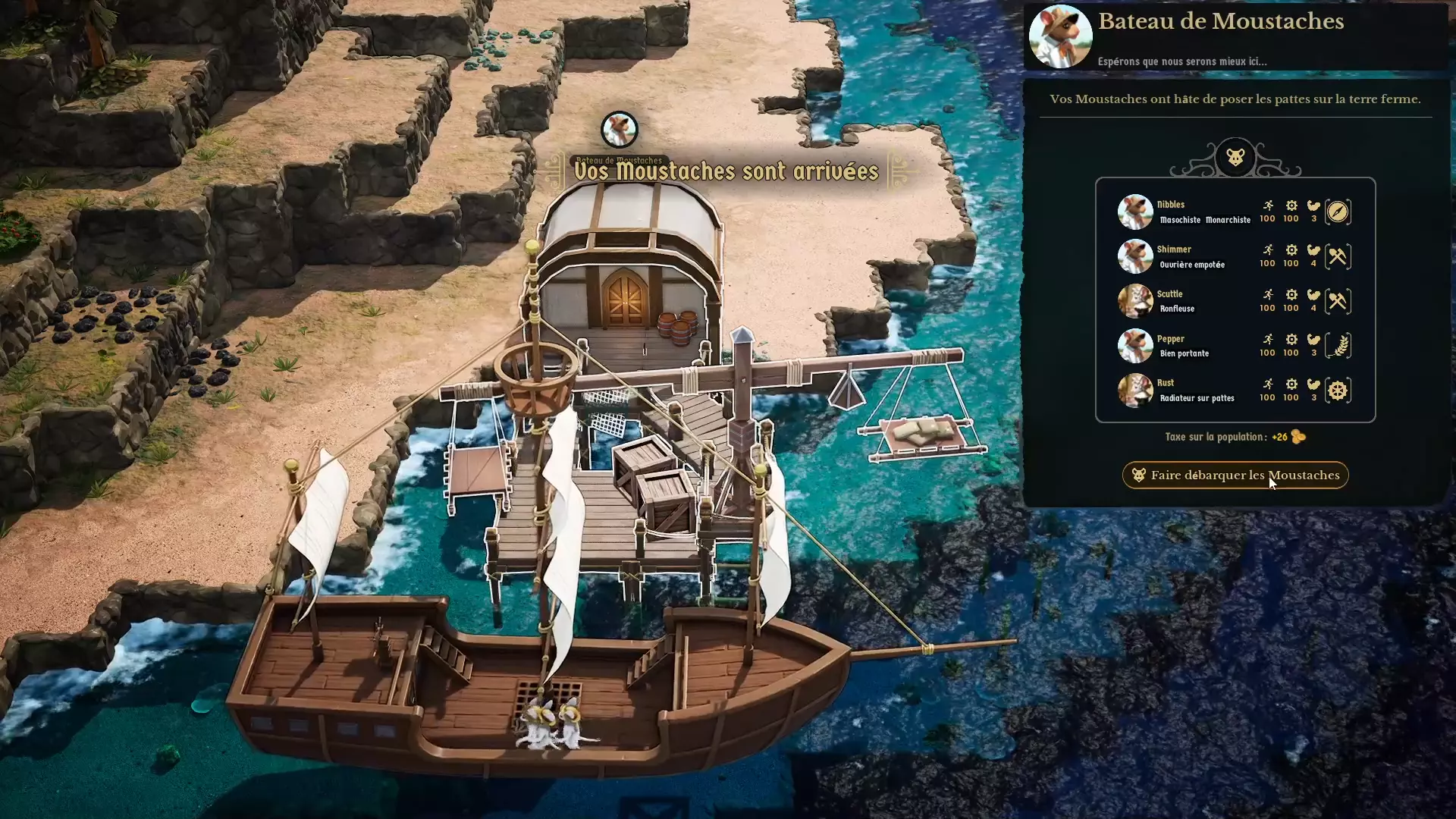
Task: Click Nibbles' running speed stat icon
Action: pyautogui.click(x=1268, y=206)
